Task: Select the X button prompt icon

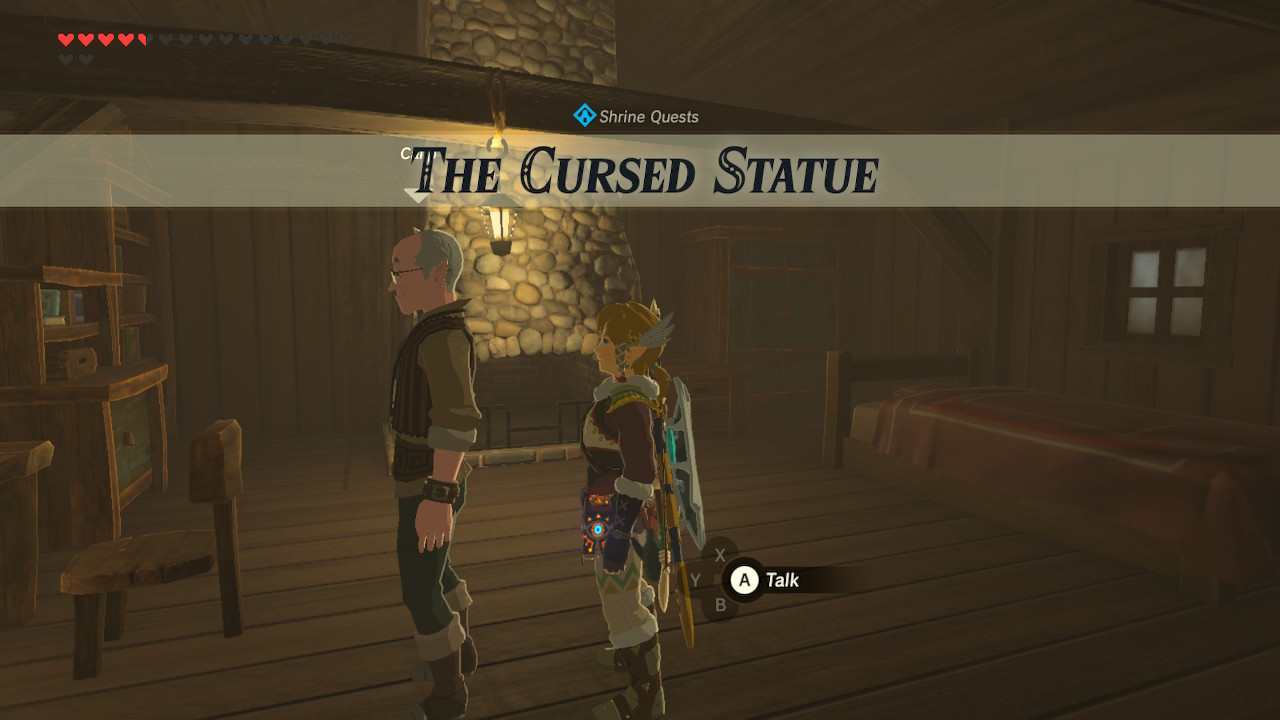Action: pyautogui.click(x=719, y=554)
